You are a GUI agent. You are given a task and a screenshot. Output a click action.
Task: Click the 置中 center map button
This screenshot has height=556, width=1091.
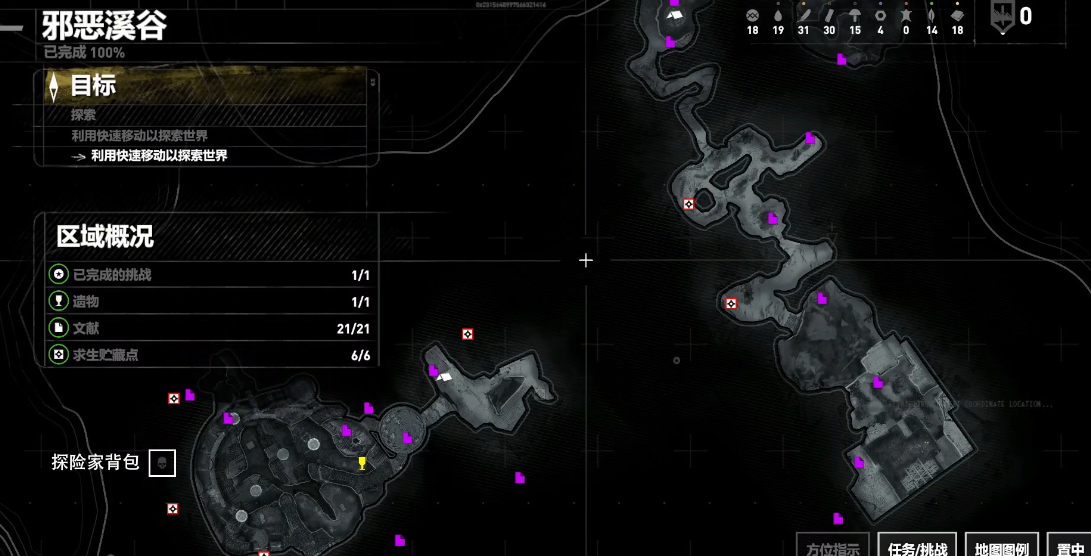(1070, 547)
